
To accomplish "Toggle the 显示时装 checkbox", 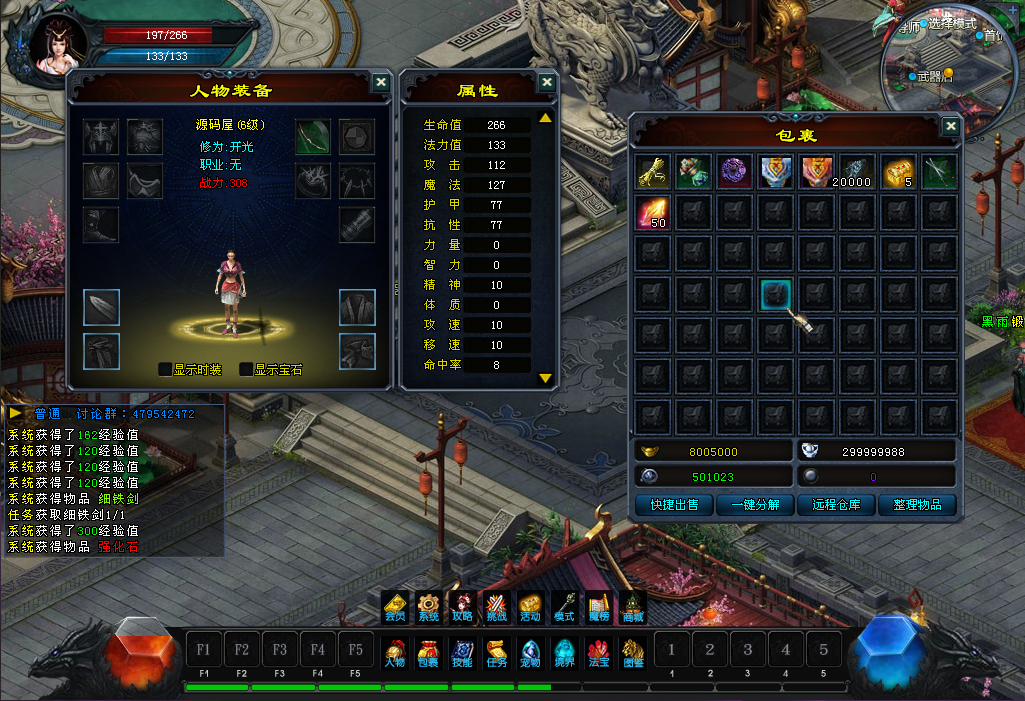I will tap(165, 369).
